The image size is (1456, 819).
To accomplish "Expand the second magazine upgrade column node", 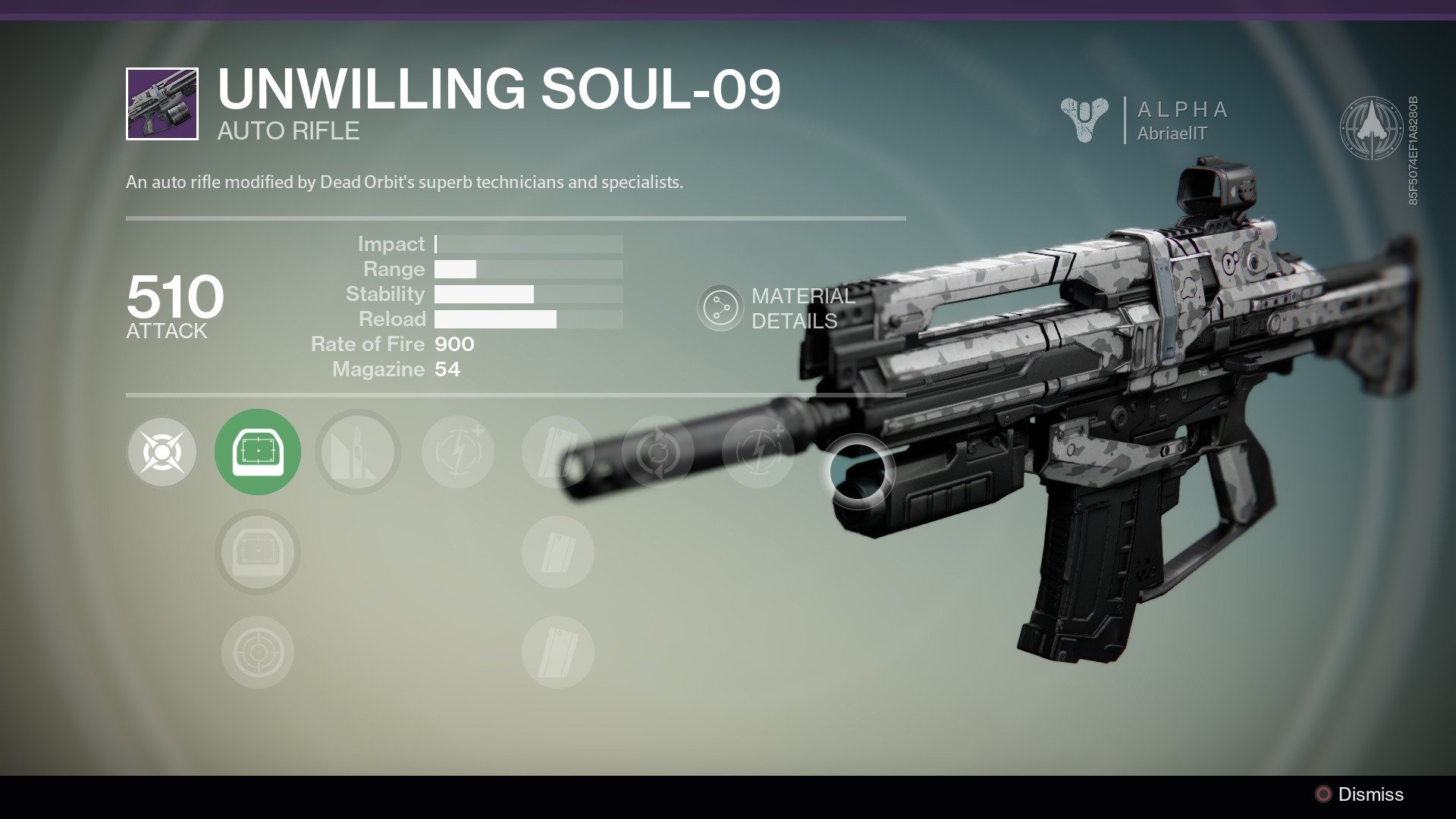I will pyautogui.click(x=557, y=552).
